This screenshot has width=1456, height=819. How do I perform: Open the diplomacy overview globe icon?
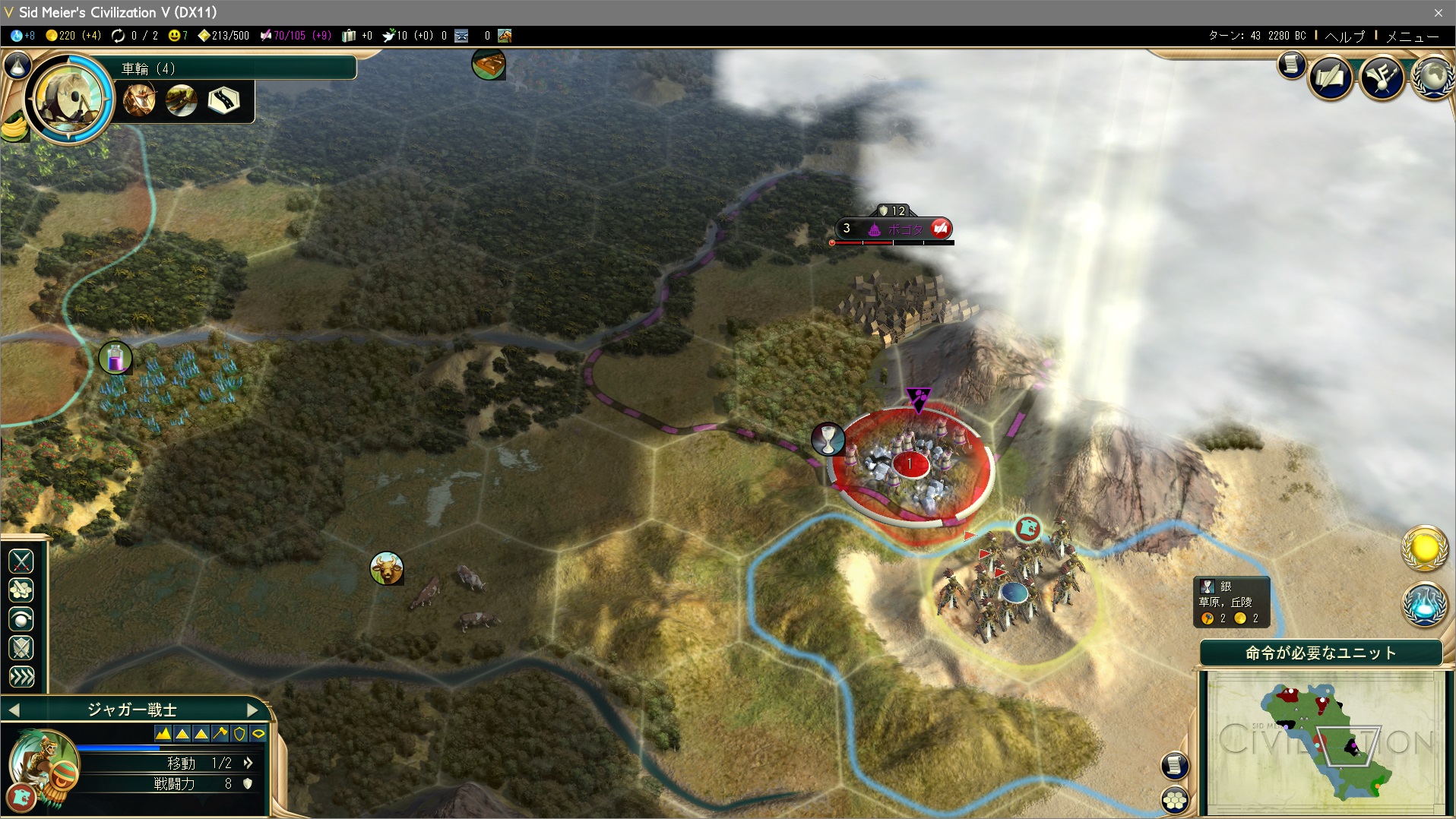pyautogui.click(x=1433, y=77)
